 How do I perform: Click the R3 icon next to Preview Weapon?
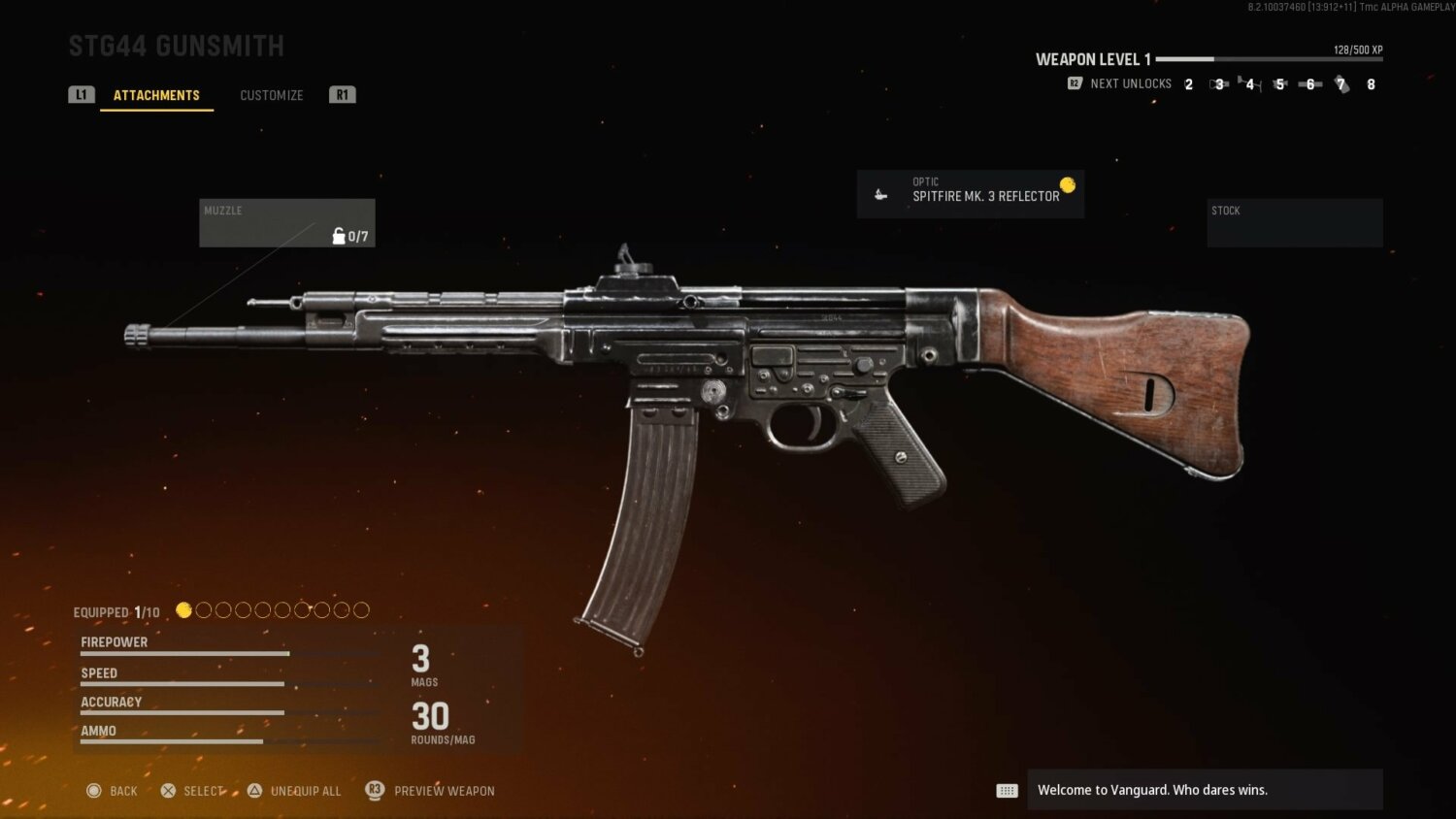pos(374,790)
